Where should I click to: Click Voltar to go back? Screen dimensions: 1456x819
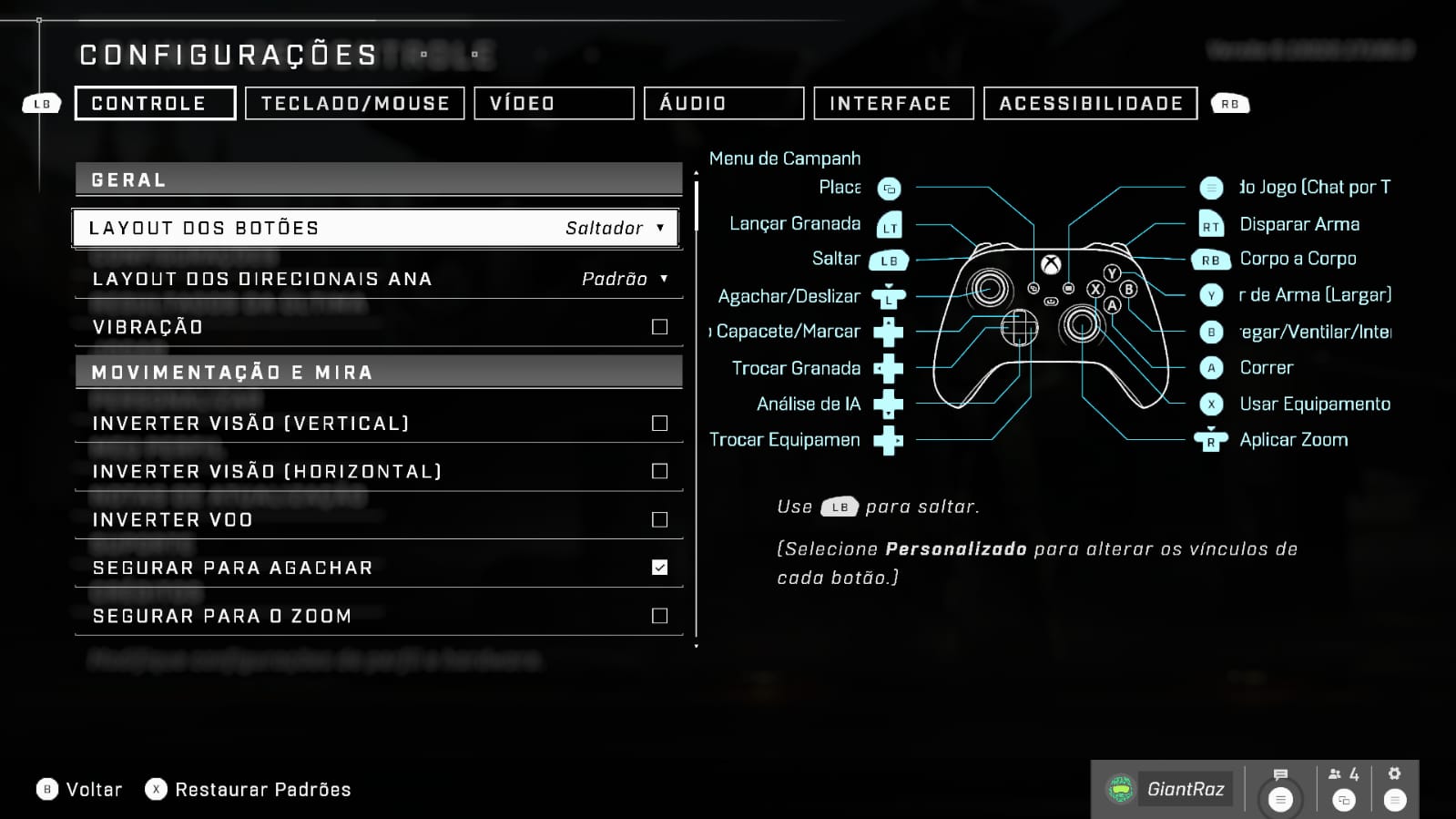[x=79, y=789]
